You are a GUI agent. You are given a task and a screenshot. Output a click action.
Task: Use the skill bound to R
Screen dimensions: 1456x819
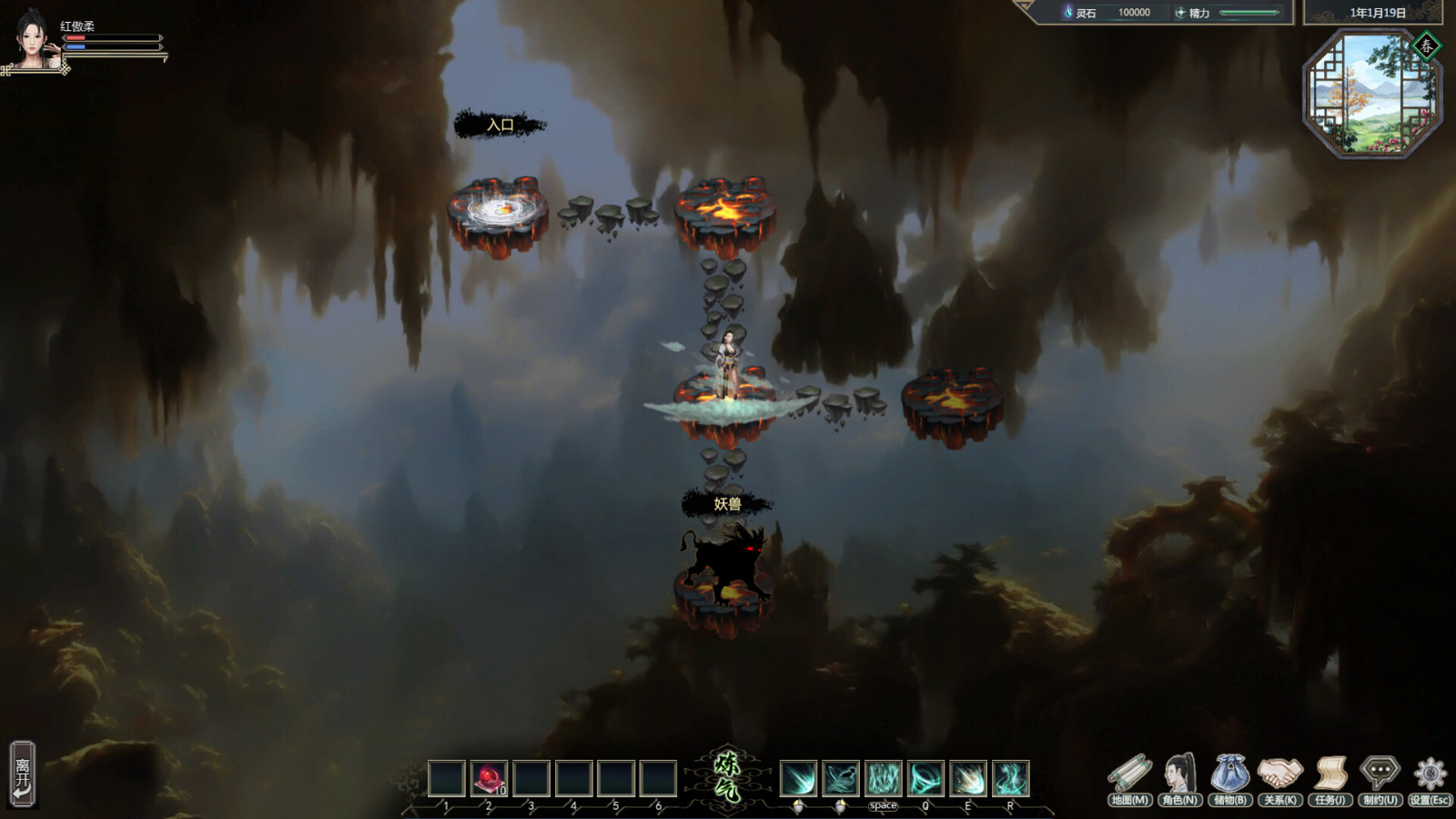point(1010,779)
